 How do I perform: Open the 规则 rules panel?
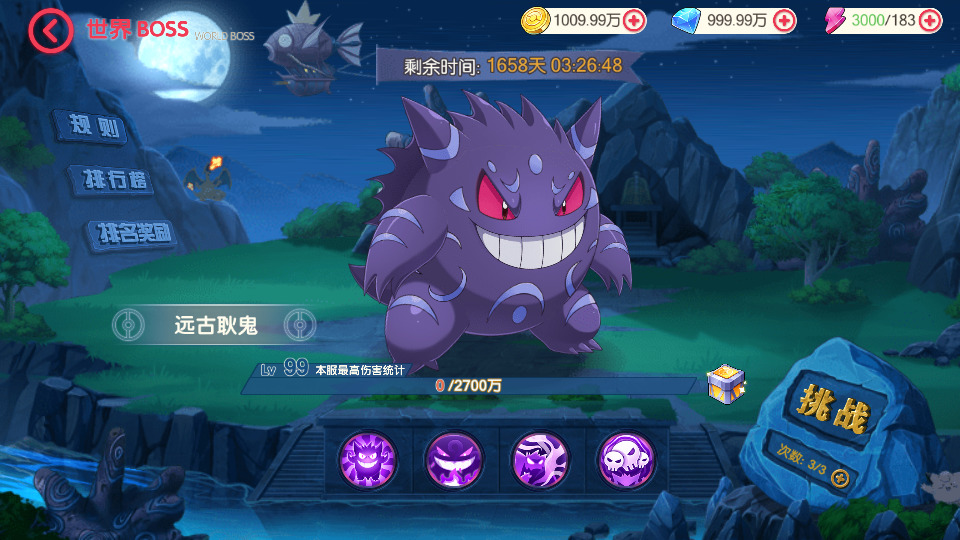(94, 126)
